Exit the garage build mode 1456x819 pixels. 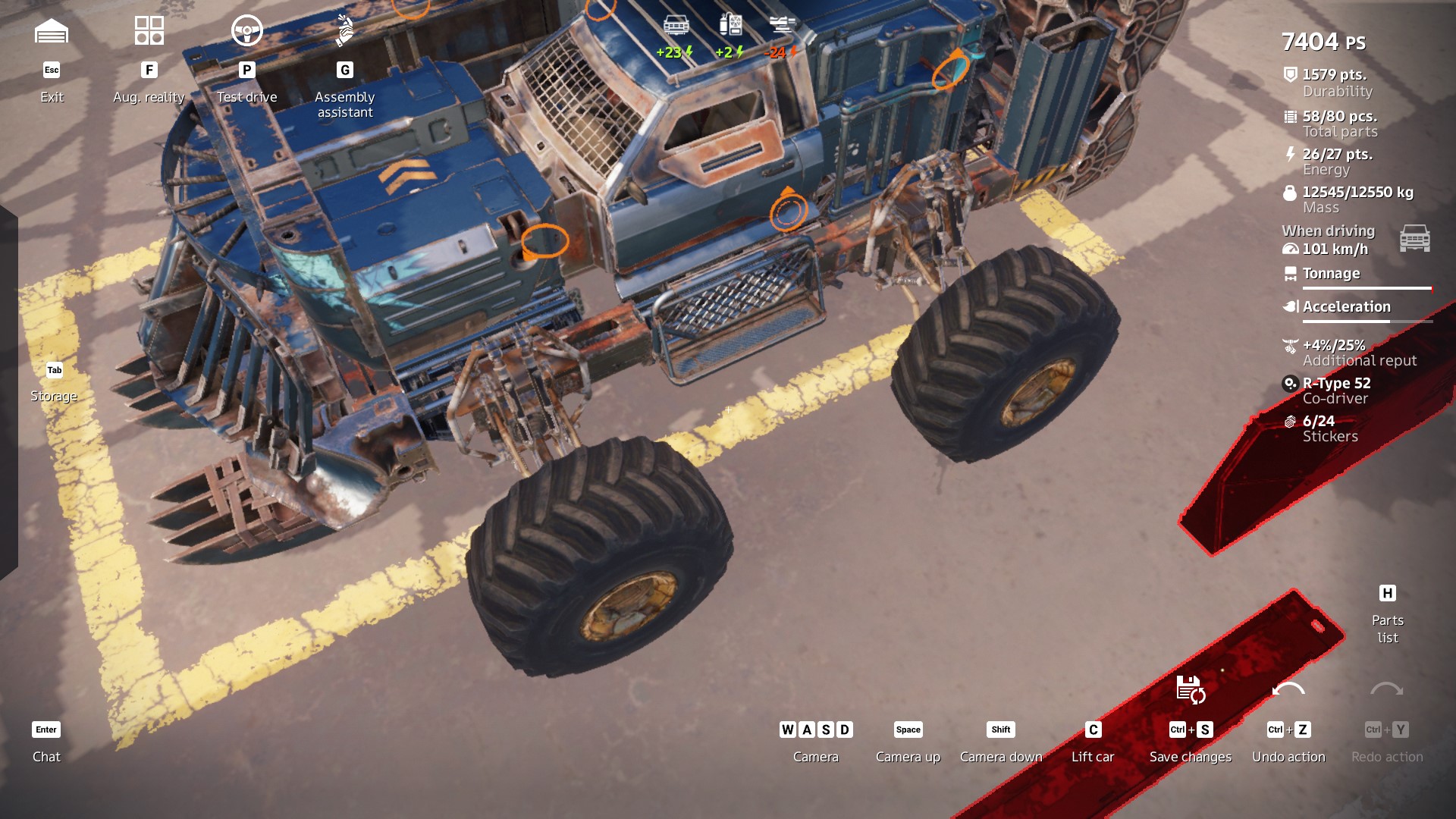(52, 32)
